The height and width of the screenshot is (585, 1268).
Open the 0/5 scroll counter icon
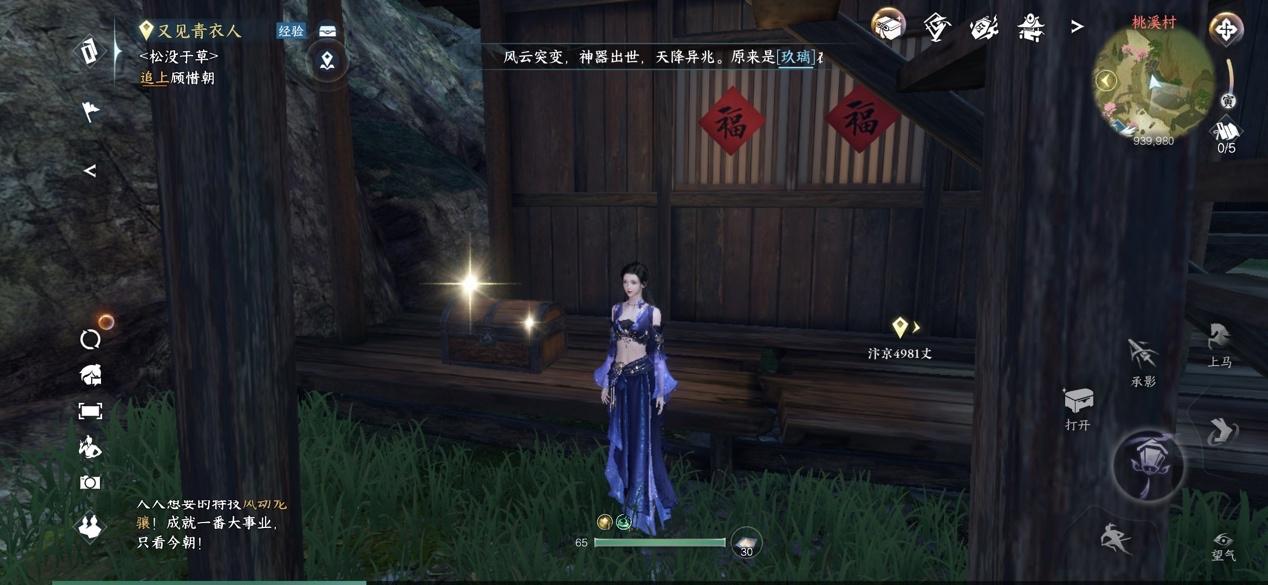point(1226,133)
